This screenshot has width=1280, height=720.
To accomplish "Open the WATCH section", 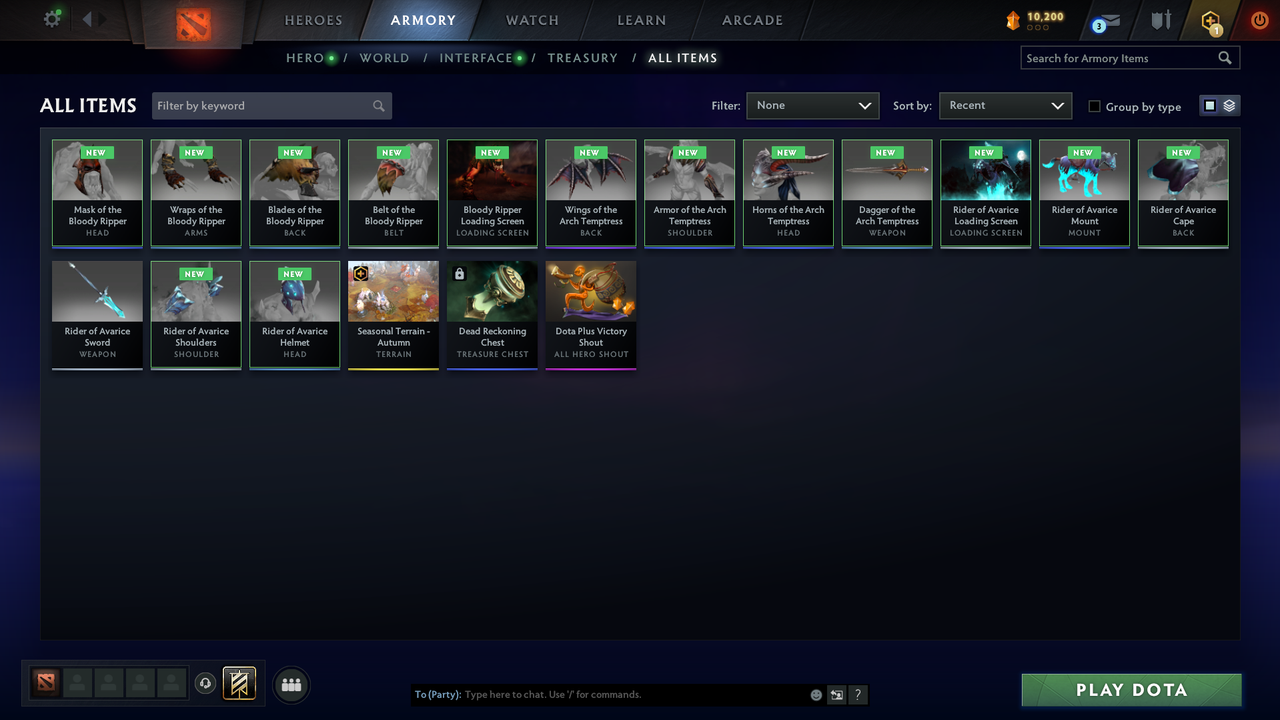I will coord(531,20).
